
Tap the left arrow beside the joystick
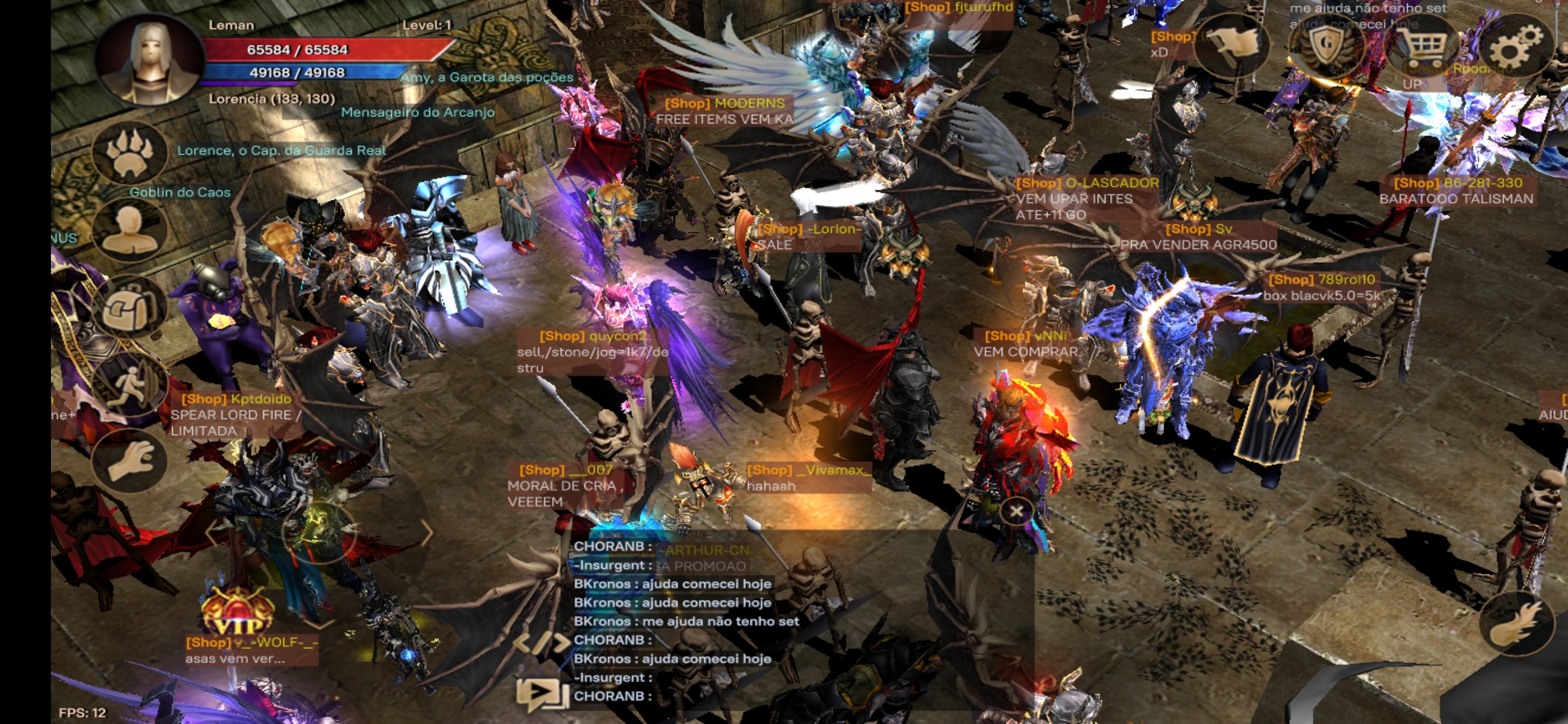click(213, 532)
